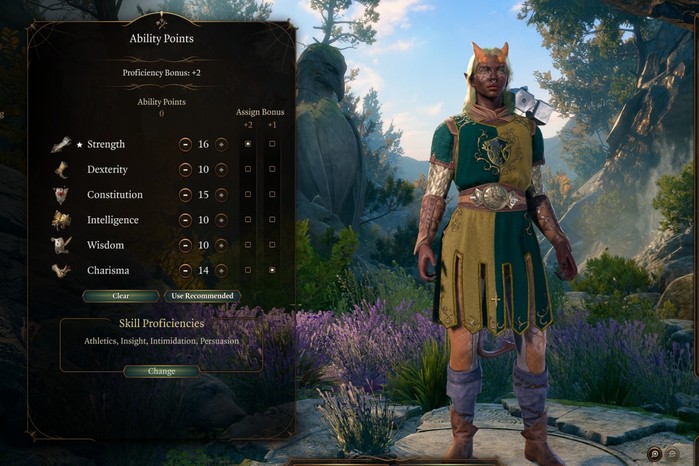699x466 pixels.
Task: Decrease Strength with the minus button
Action: point(185,144)
